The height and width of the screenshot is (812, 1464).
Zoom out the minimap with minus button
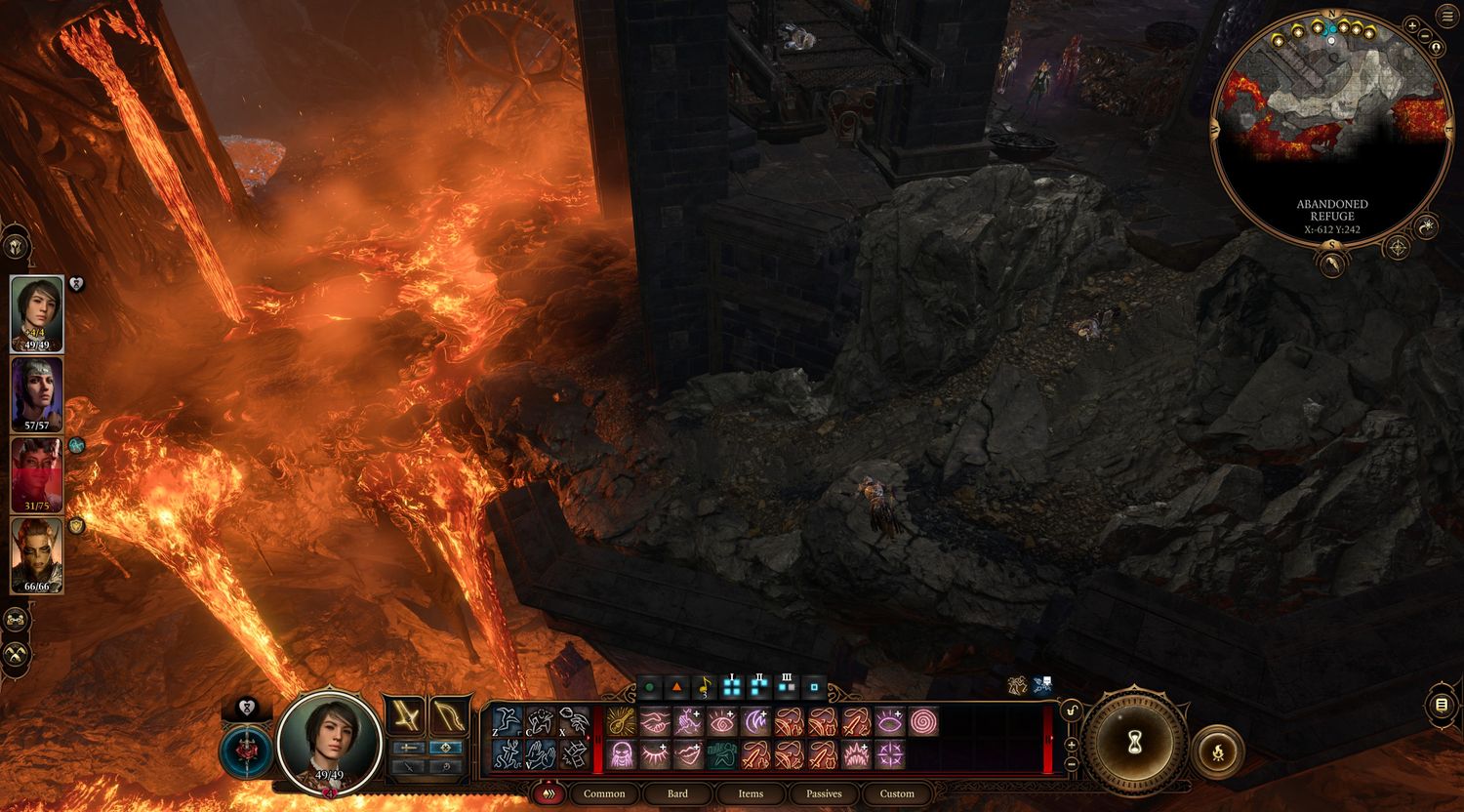point(1426,37)
